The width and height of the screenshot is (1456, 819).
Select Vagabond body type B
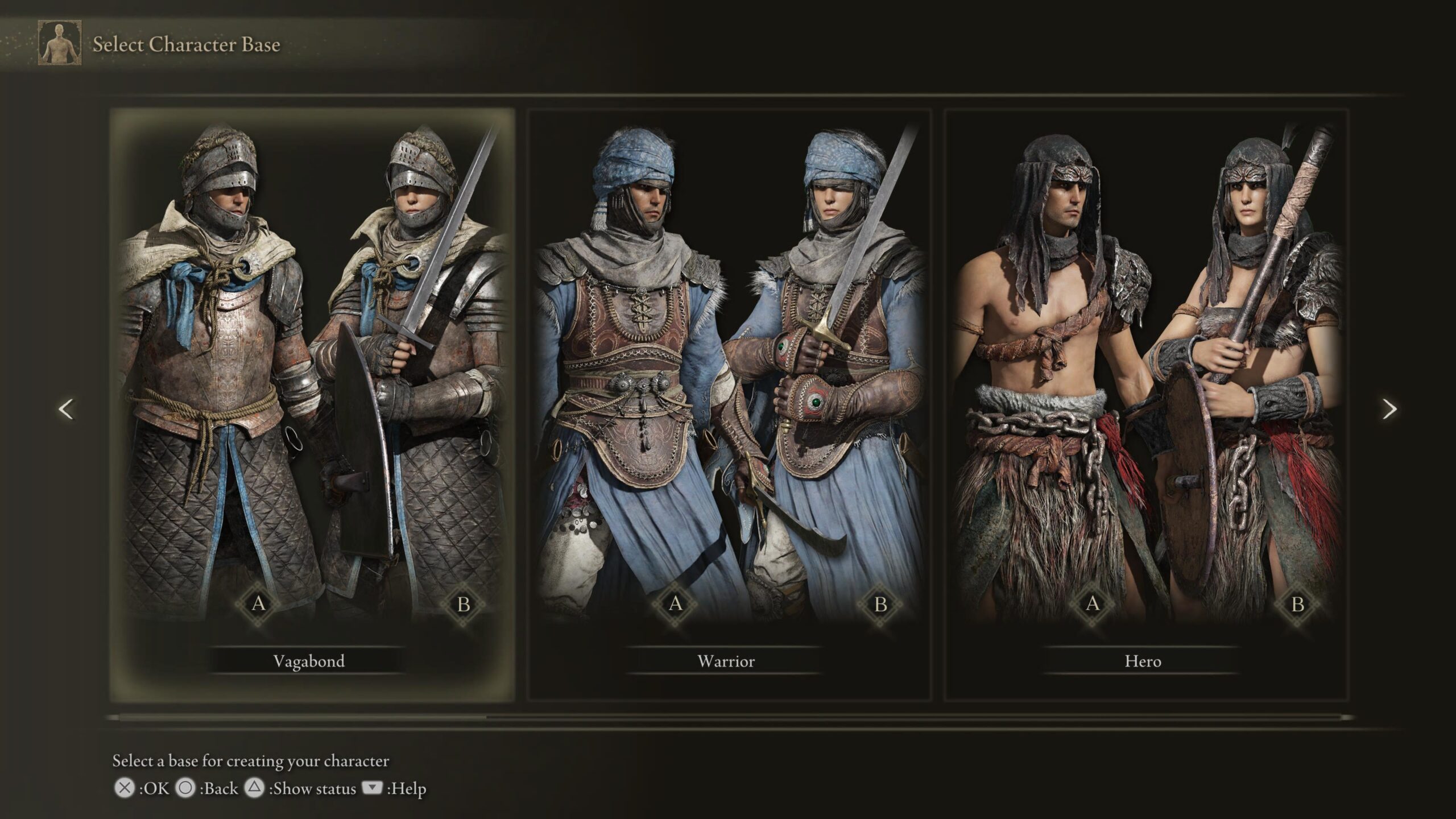pos(464,603)
